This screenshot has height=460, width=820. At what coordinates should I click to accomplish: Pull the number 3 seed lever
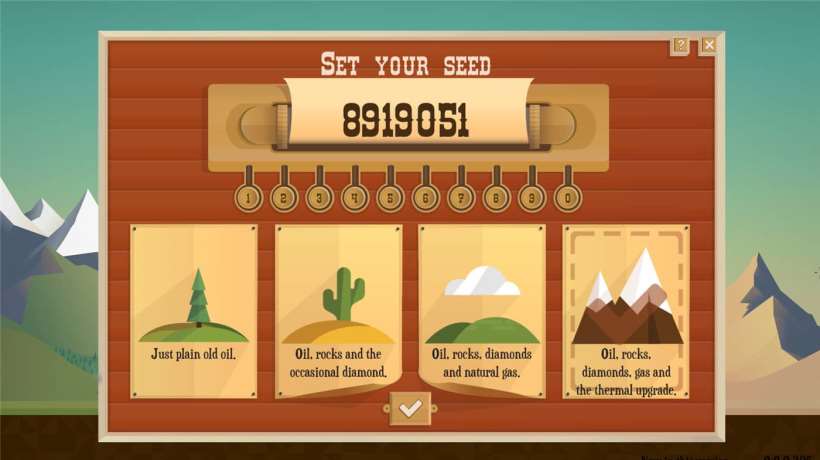(x=319, y=197)
